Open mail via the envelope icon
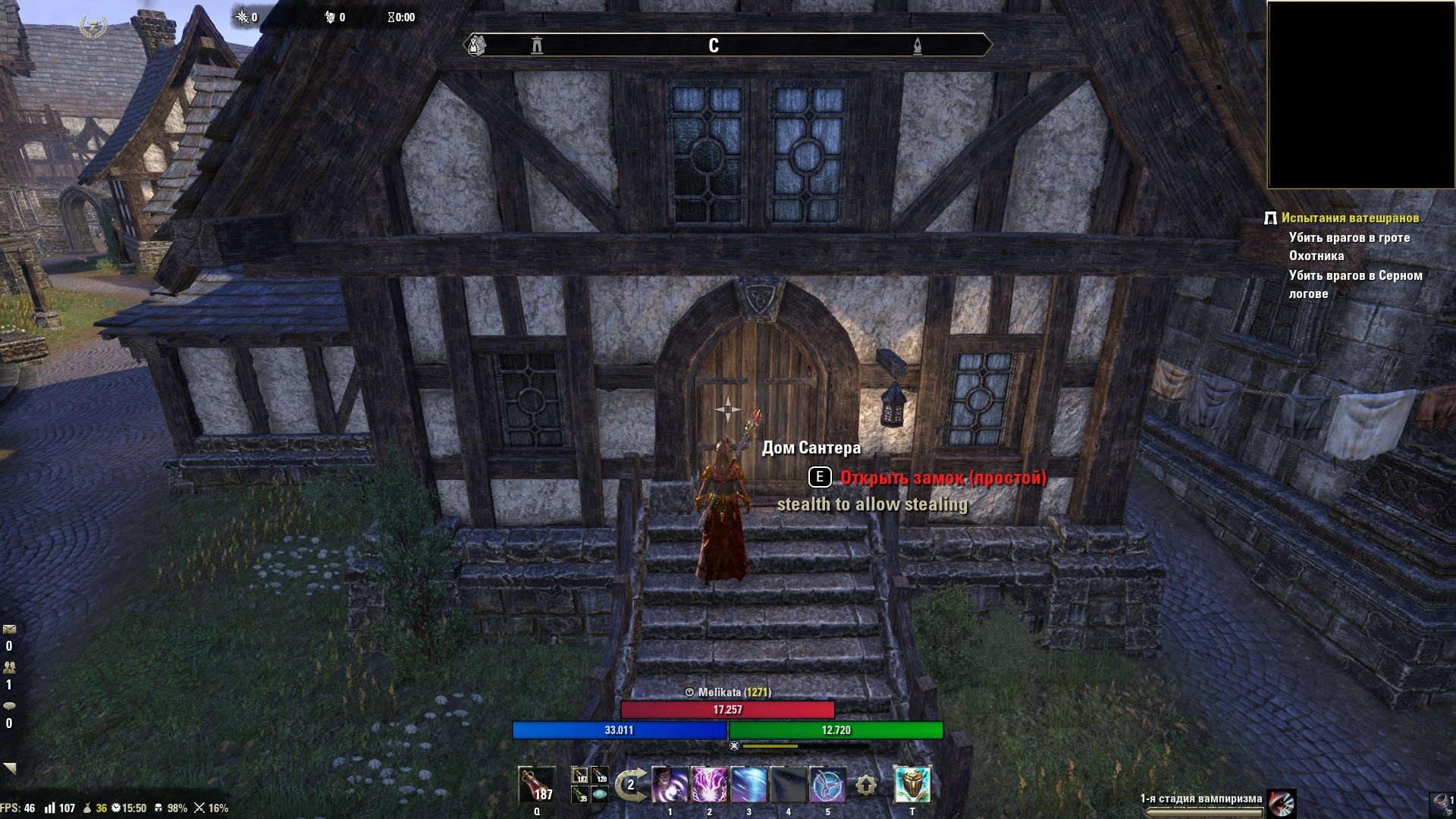The image size is (1456, 819). click(9, 629)
